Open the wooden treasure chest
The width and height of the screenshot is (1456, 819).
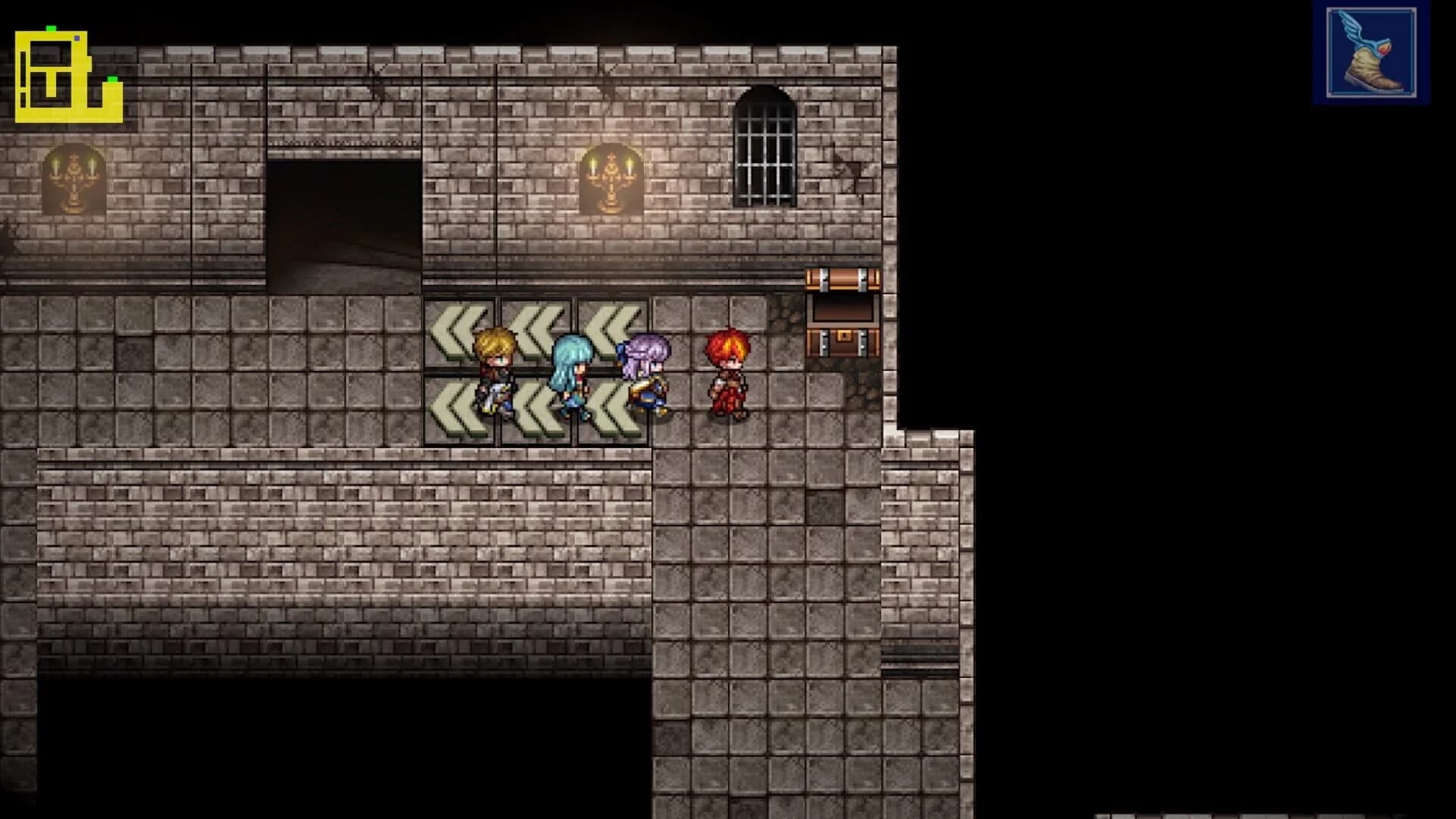(844, 318)
